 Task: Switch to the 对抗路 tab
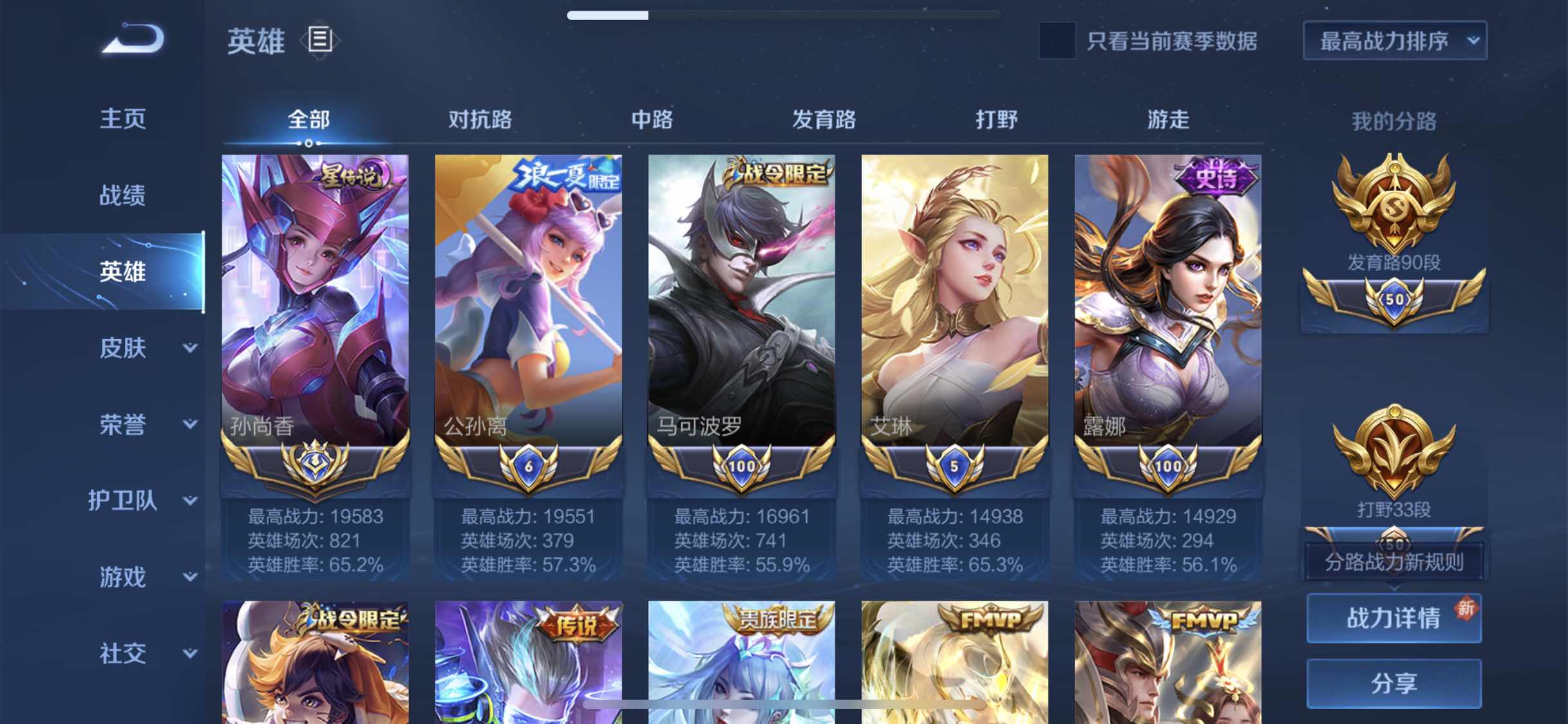pos(482,120)
